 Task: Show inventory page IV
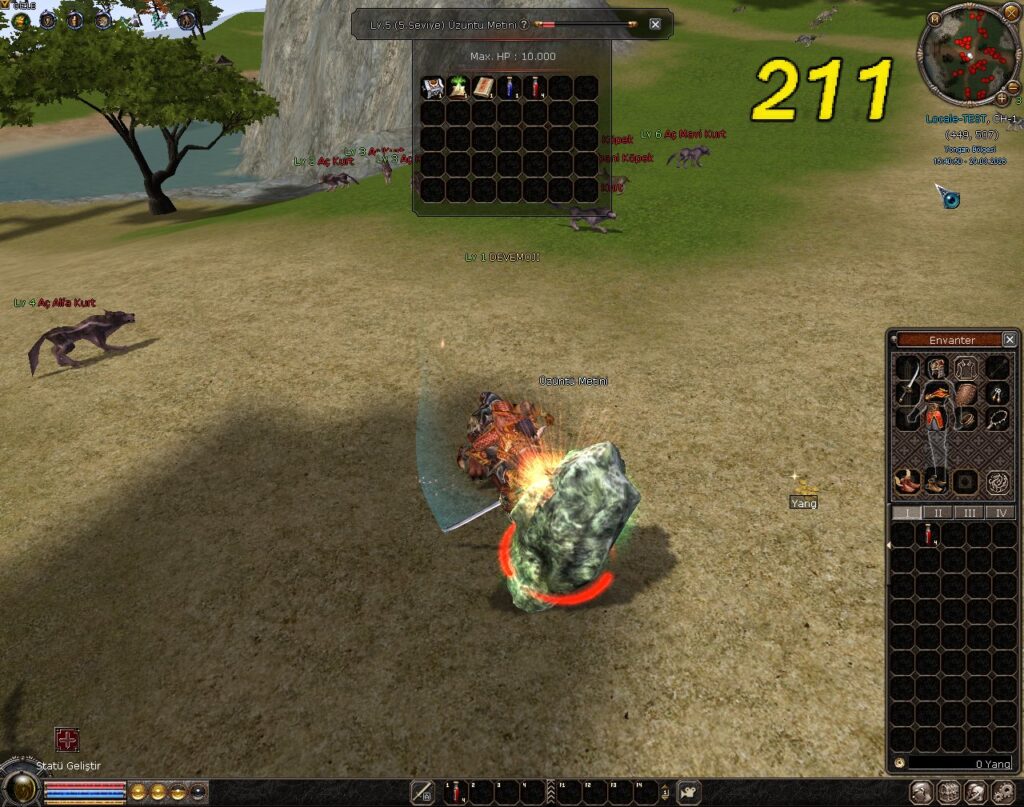999,512
